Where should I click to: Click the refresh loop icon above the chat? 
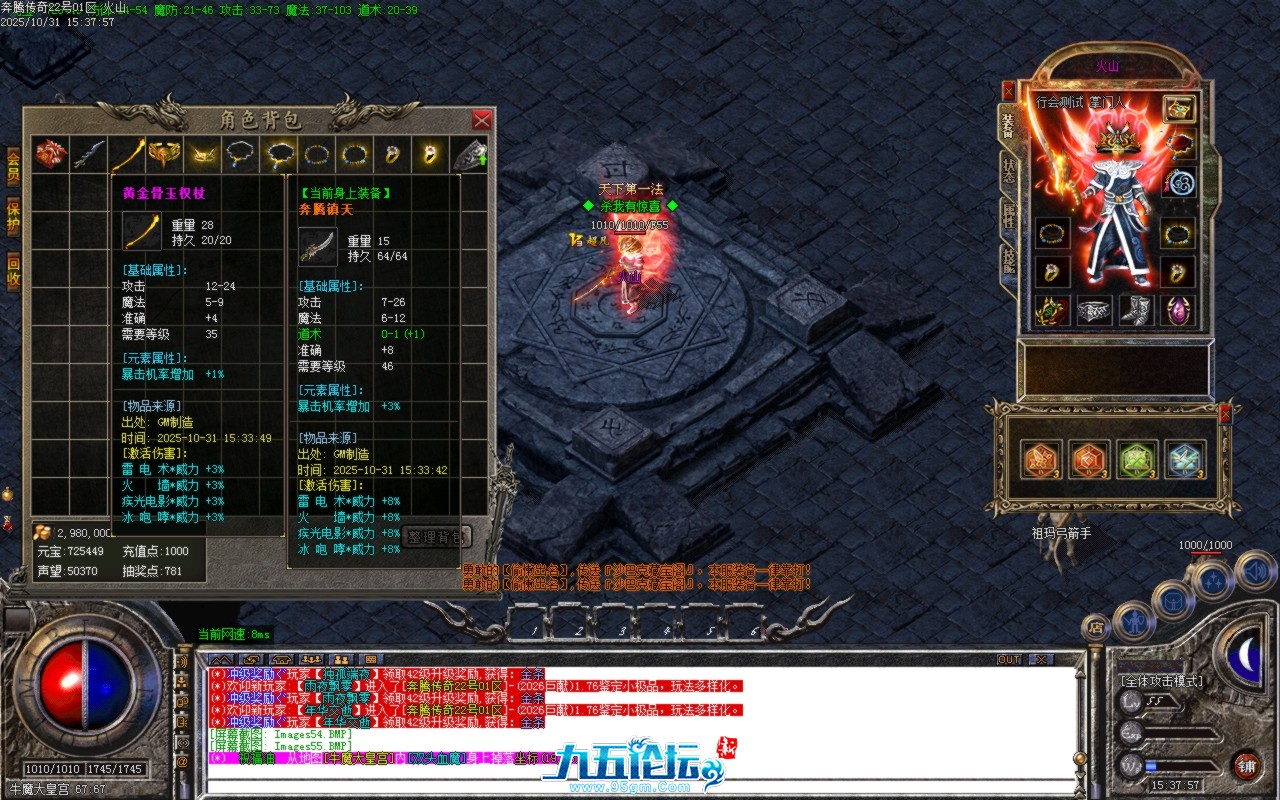252,660
